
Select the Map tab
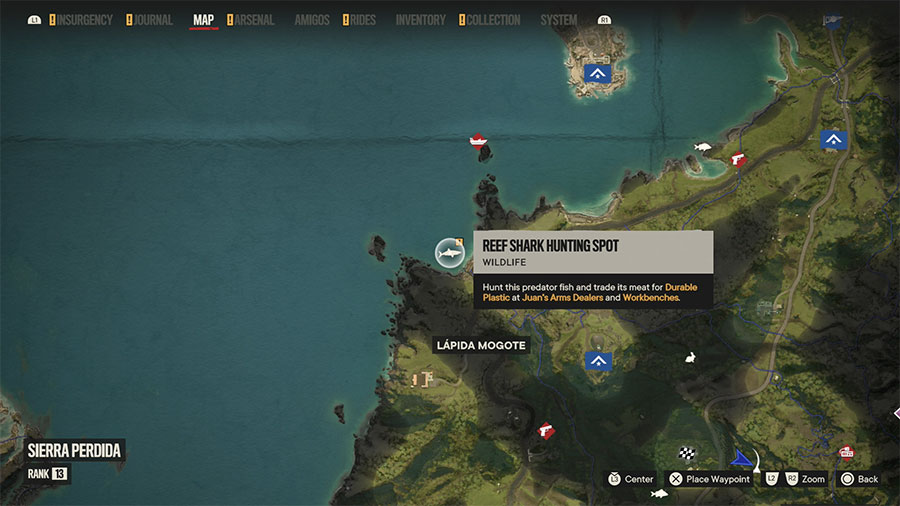click(203, 20)
